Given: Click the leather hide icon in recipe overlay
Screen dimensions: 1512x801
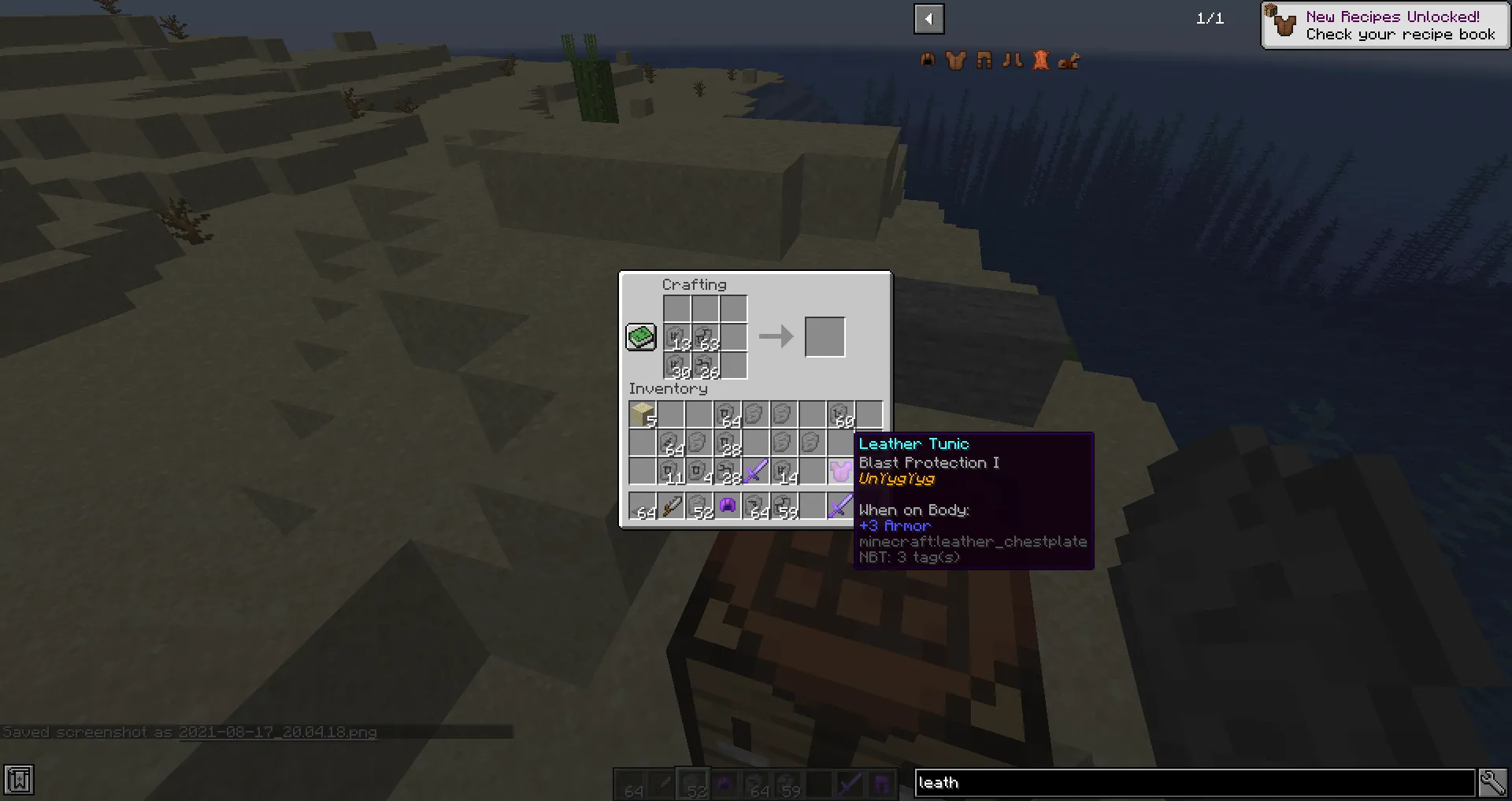Looking at the screenshot, I should point(1041,60).
